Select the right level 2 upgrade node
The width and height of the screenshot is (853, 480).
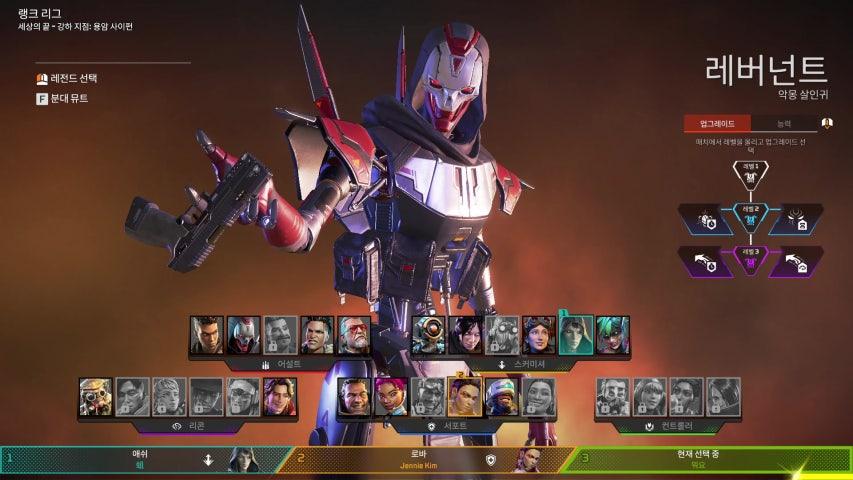797,219
